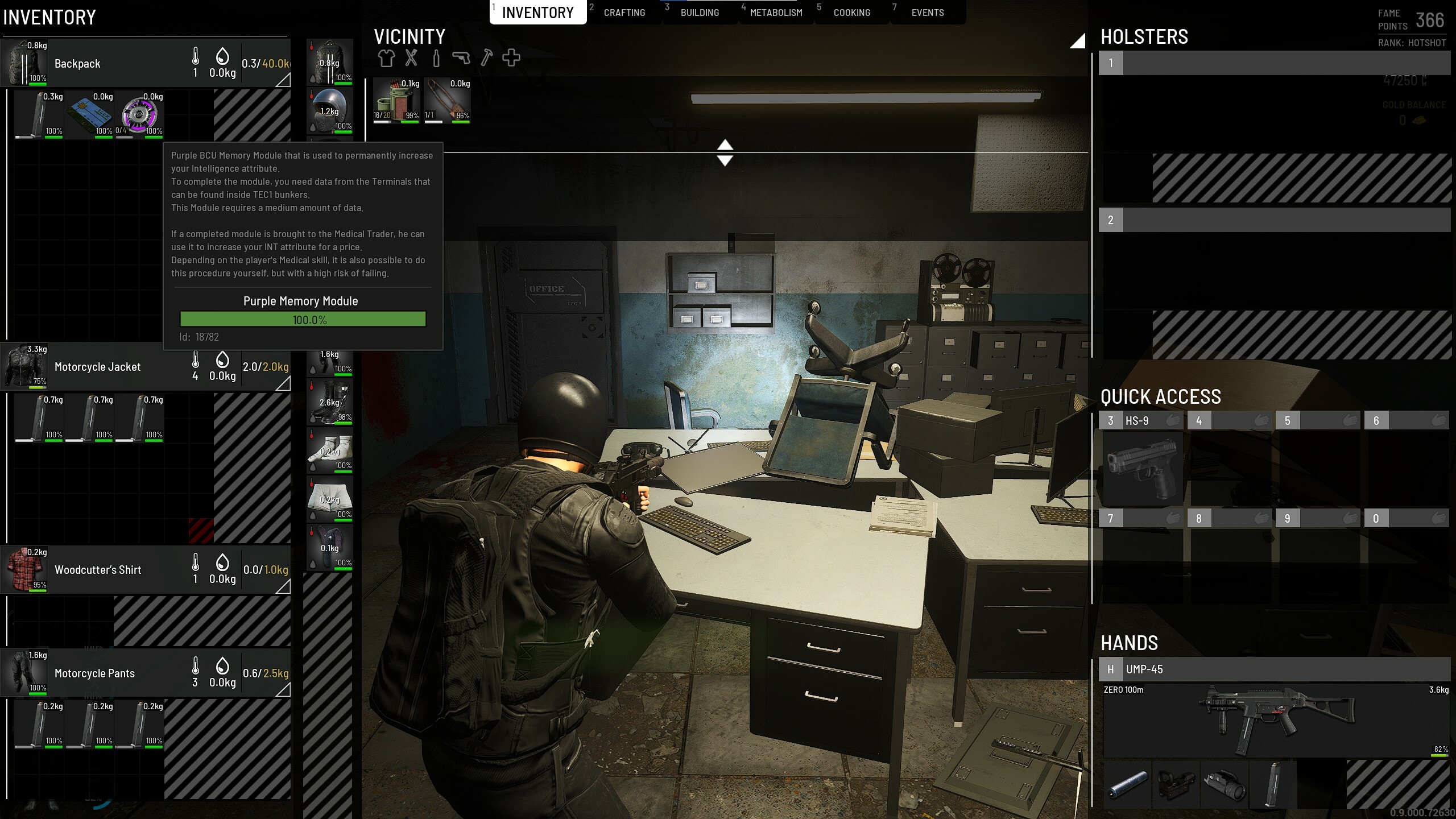Select the suppressor attachment on UMP-45
The image size is (1456, 819).
point(1128,785)
